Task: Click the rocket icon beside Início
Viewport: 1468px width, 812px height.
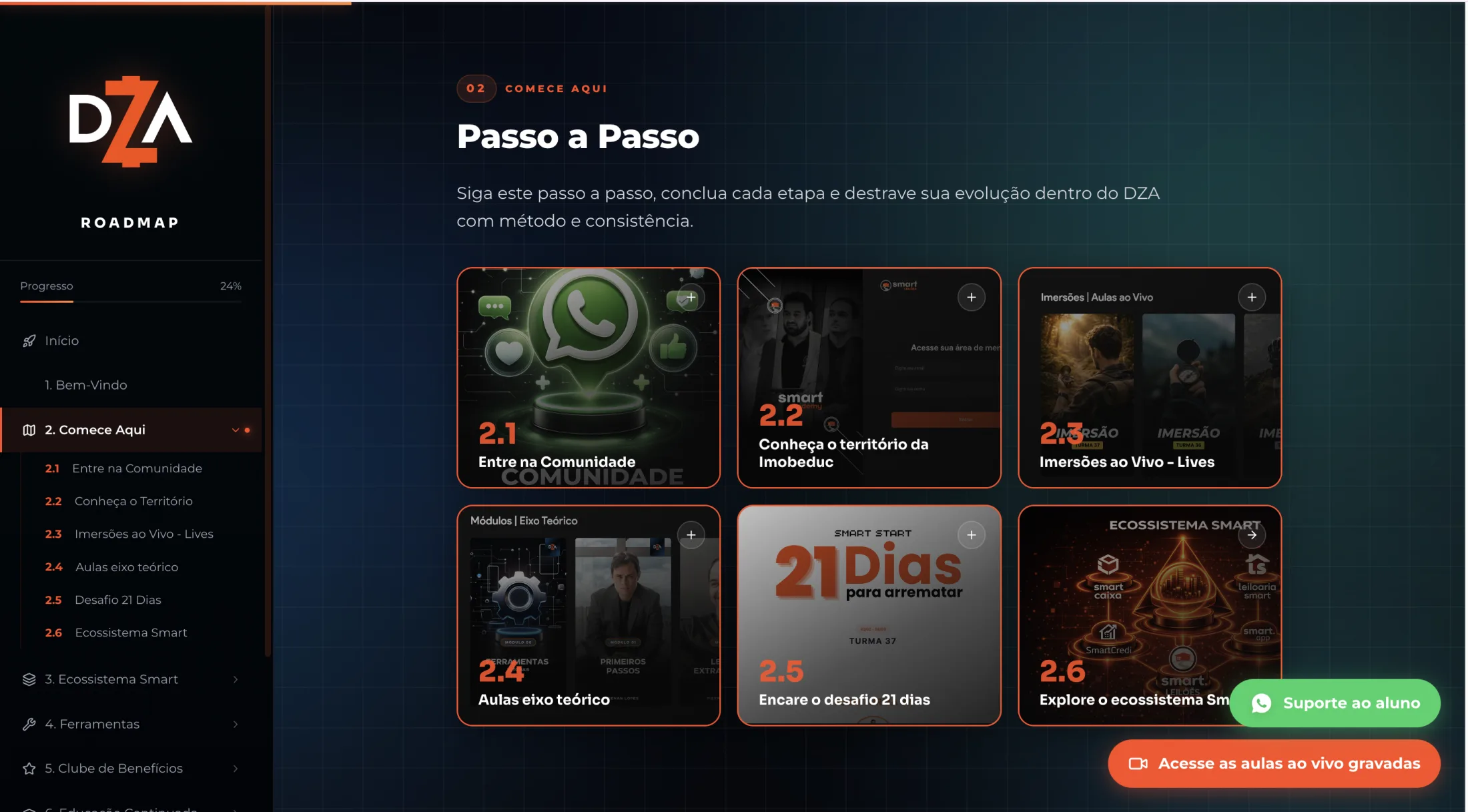Action: click(28, 341)
